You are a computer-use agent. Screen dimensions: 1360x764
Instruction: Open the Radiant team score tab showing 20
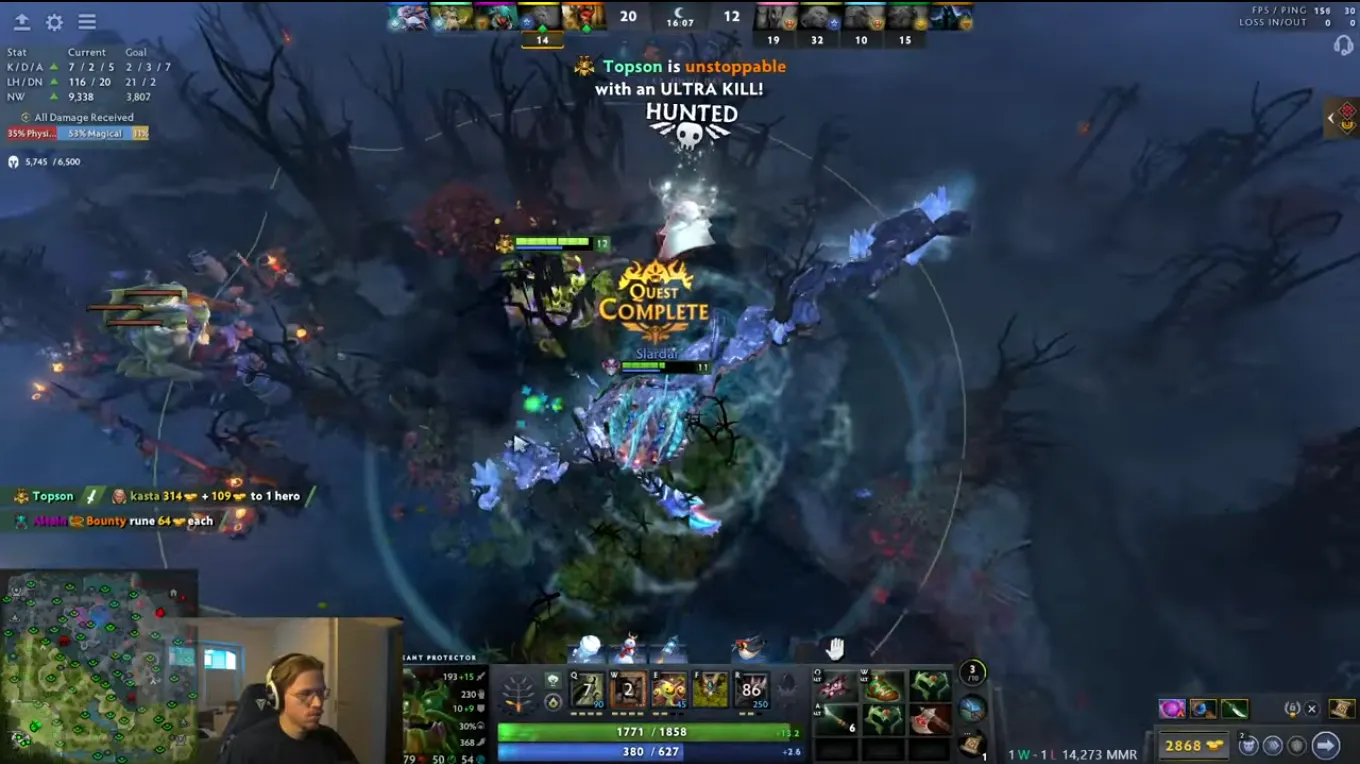click(628, 16)
